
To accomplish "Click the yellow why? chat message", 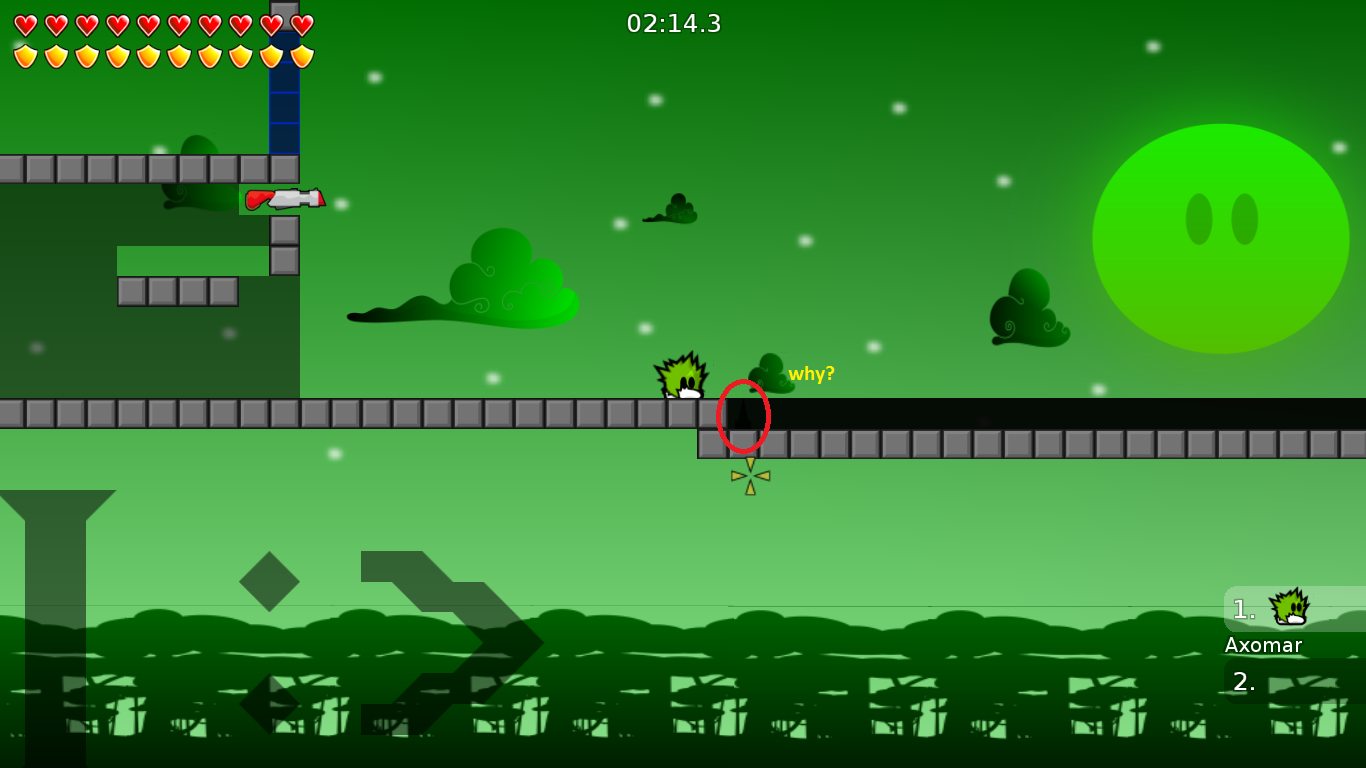I will coord(811,374).
